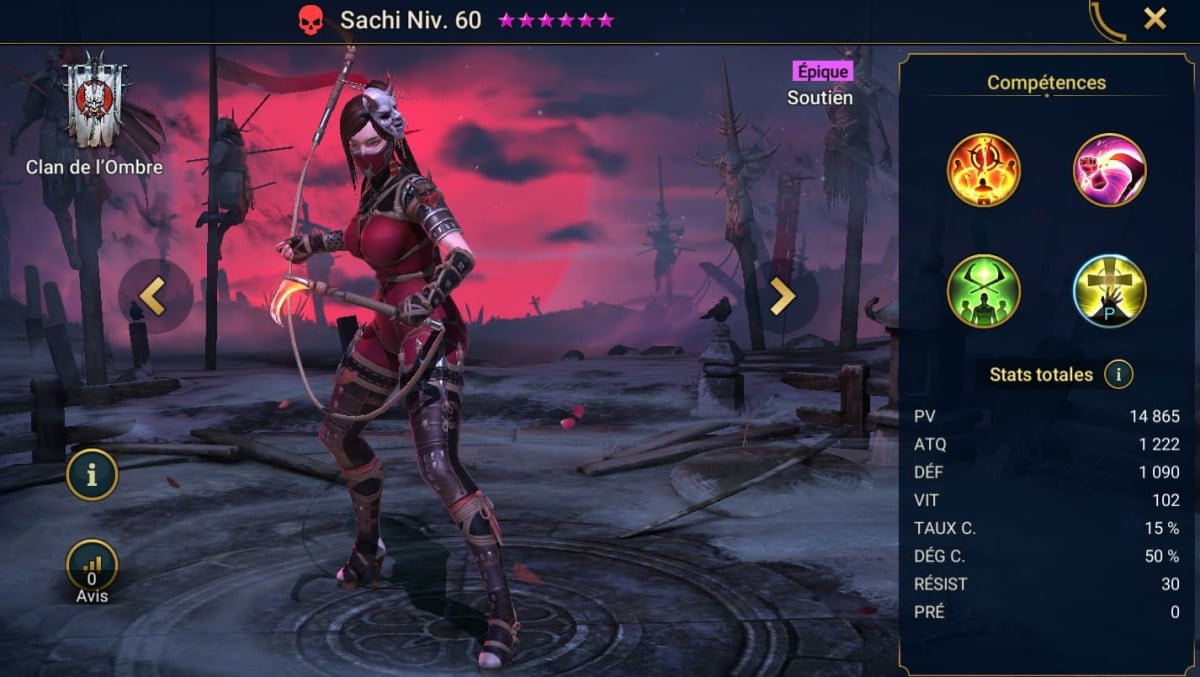View the passive cross skill icon
1200x677 pixels.
tap(1109, 291)
